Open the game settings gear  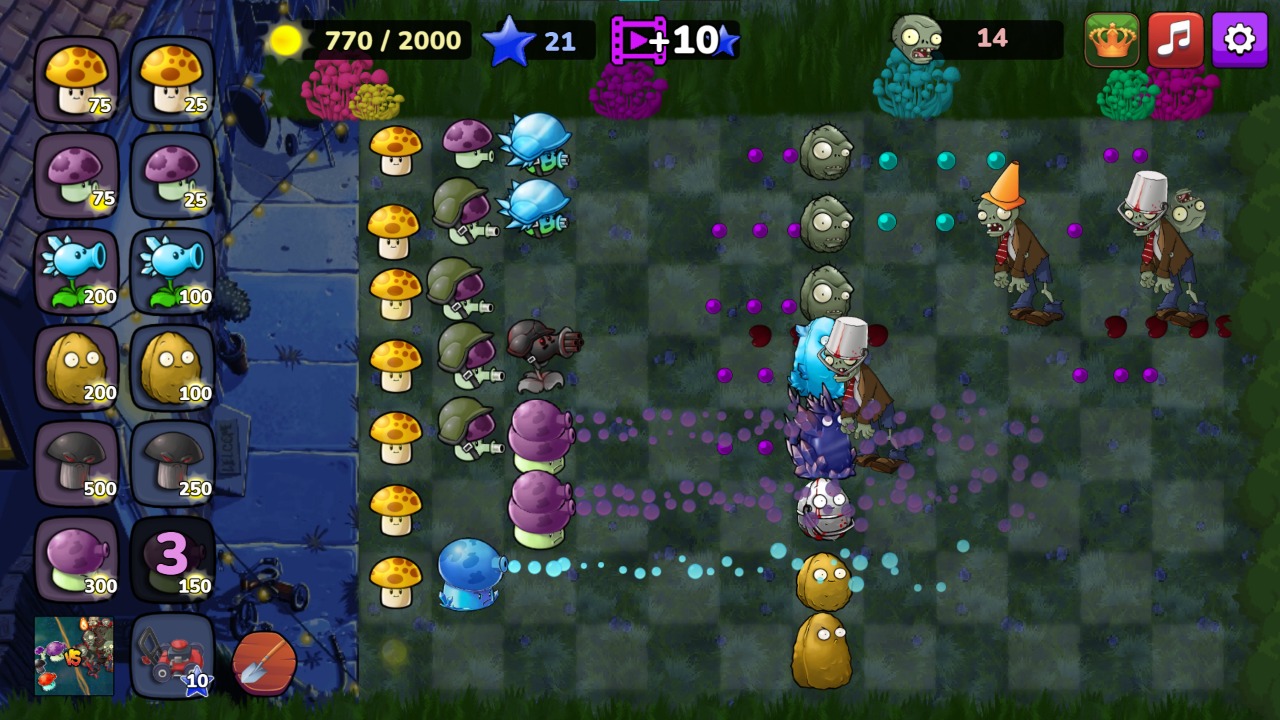pyautogui.click(x=1238, y=40)
